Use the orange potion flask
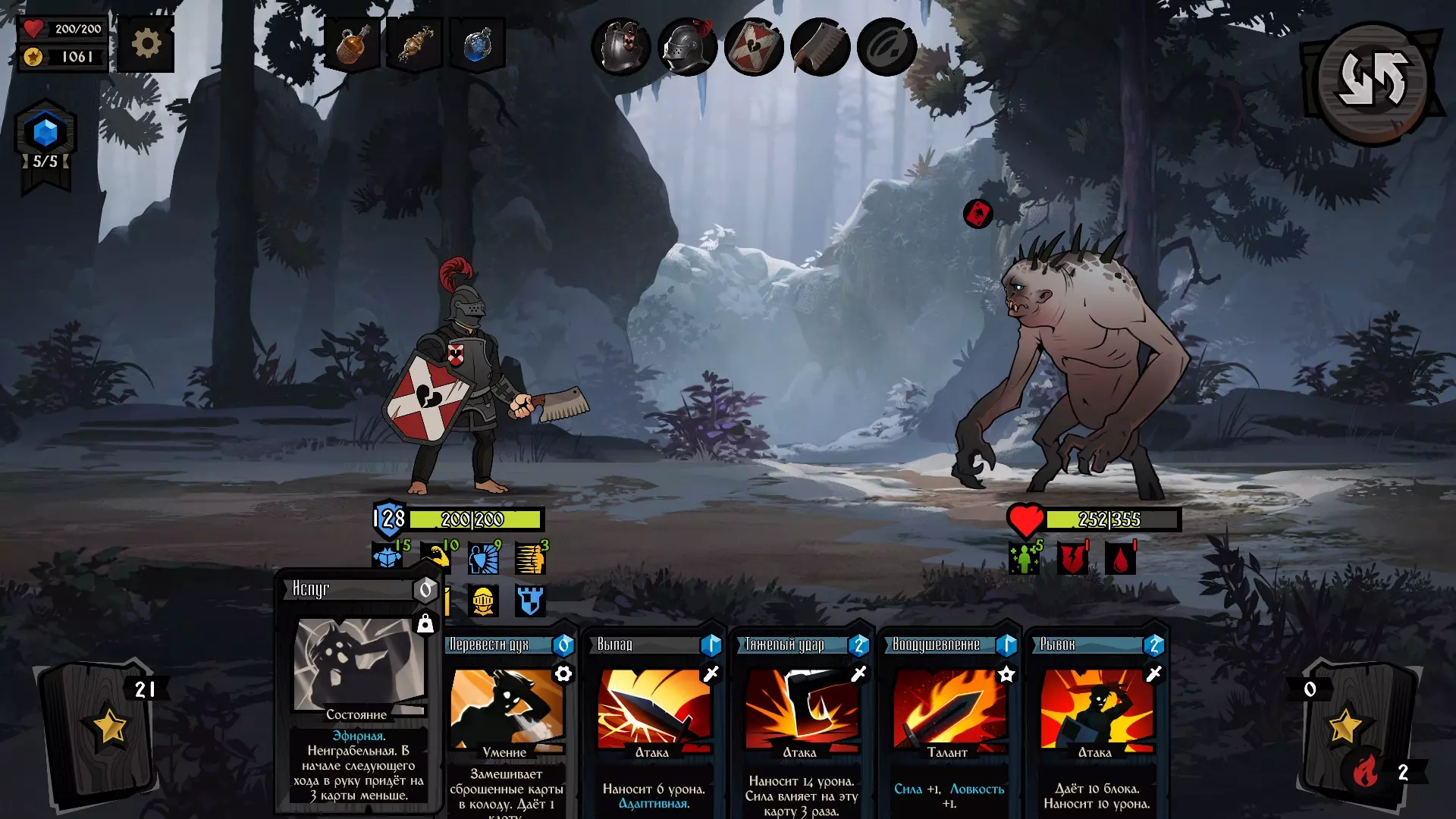The height and width of the screenshot is (819, 1456). [352, 45]
